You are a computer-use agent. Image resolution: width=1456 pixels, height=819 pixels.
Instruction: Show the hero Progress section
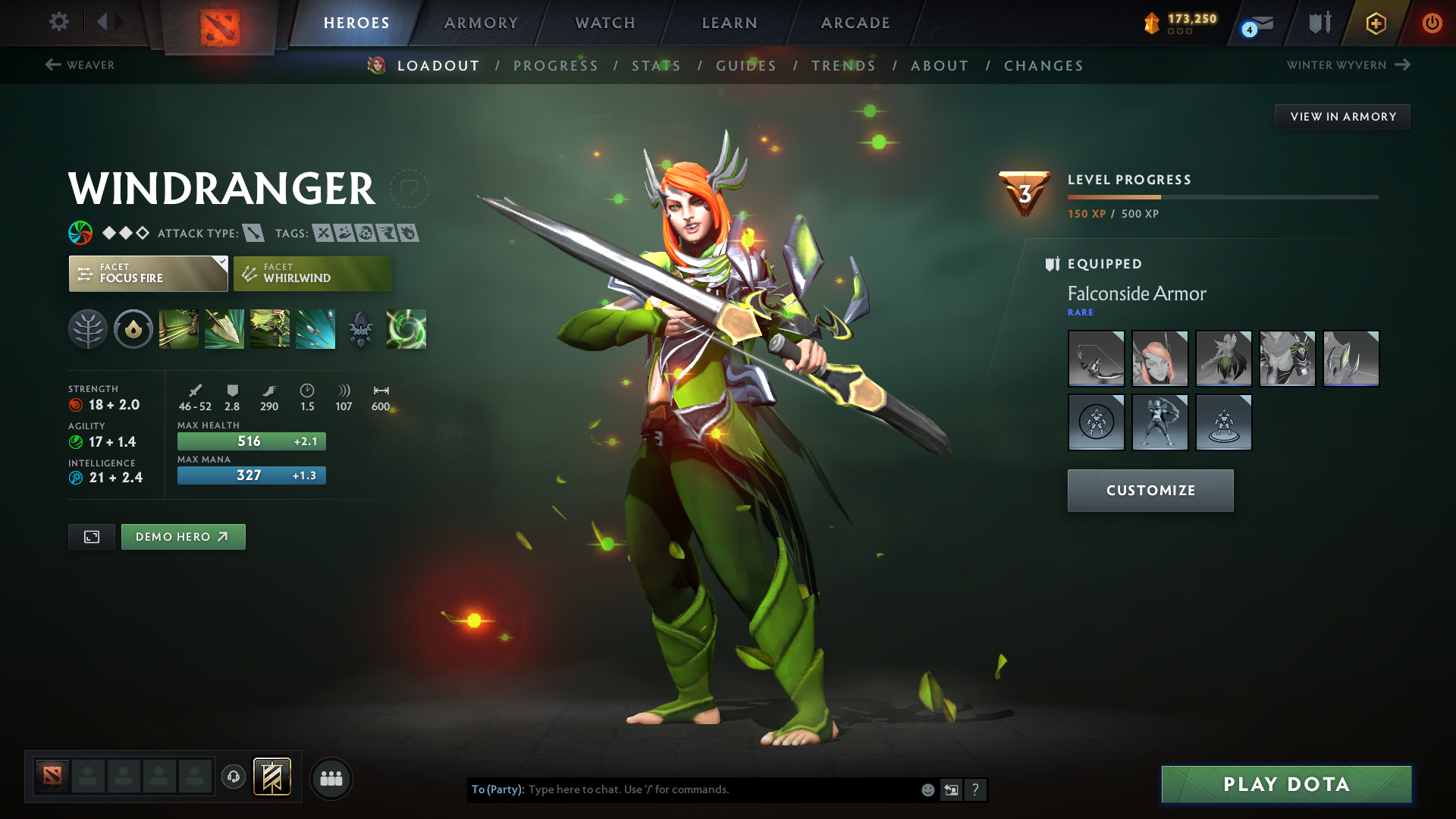tap(556, 66)
